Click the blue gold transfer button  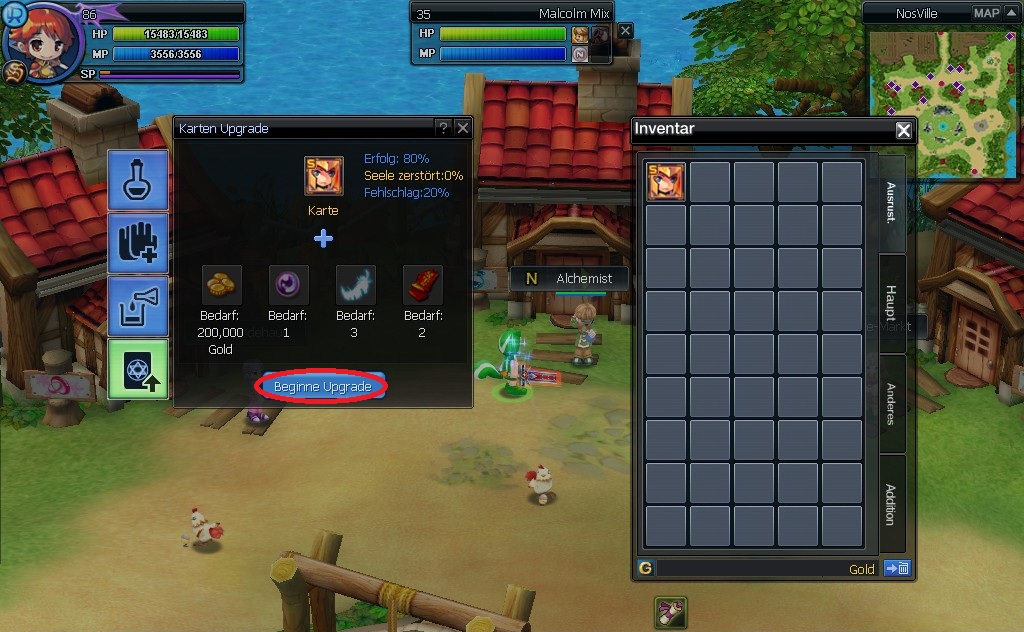(x=896, y=569)
